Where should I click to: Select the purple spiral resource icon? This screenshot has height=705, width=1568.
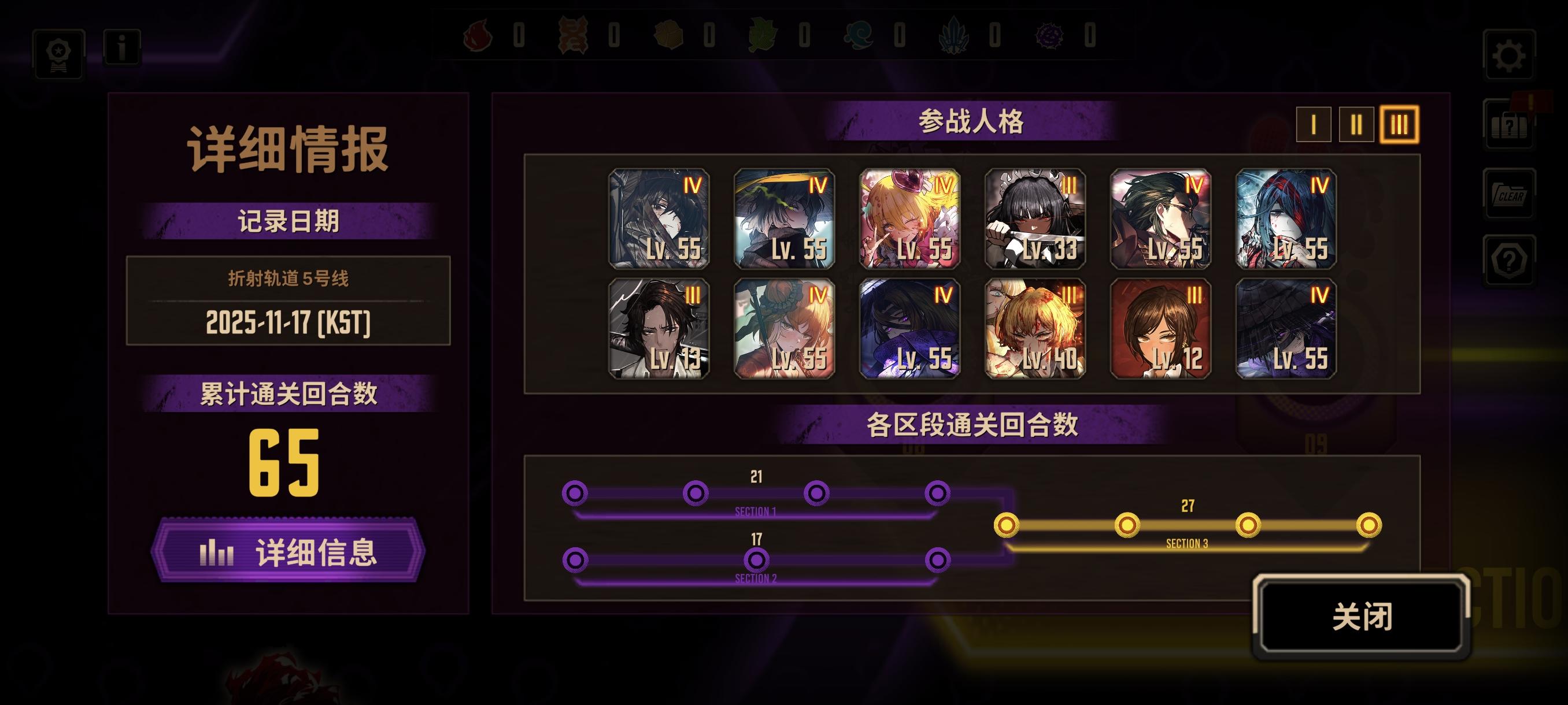click(x=1050, y=36)
